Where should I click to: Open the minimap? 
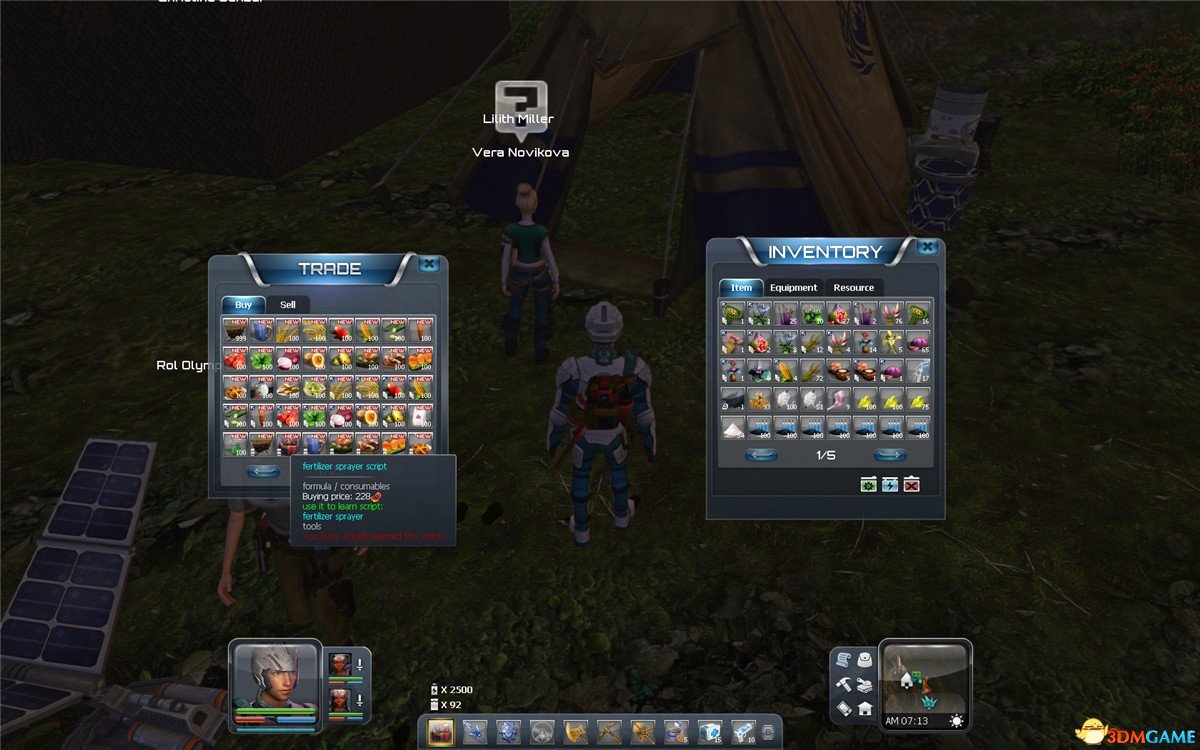924,679
